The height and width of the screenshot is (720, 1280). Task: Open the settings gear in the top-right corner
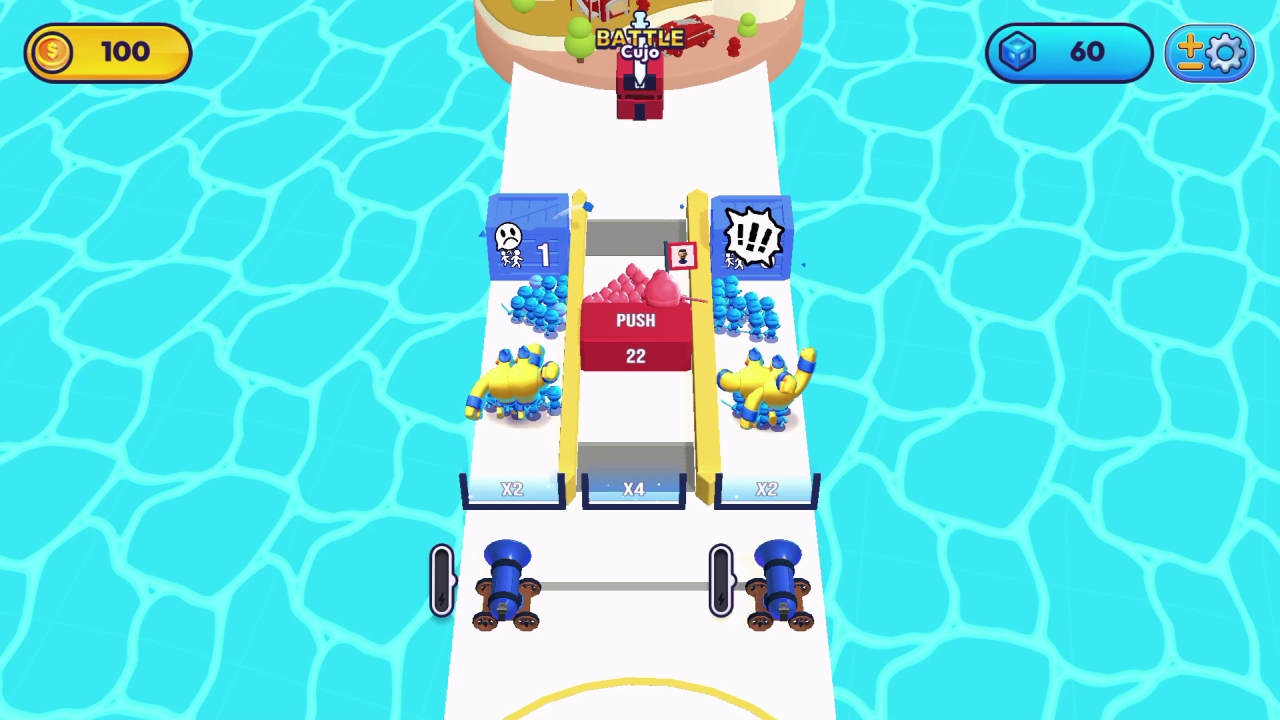pos(1226,52)
